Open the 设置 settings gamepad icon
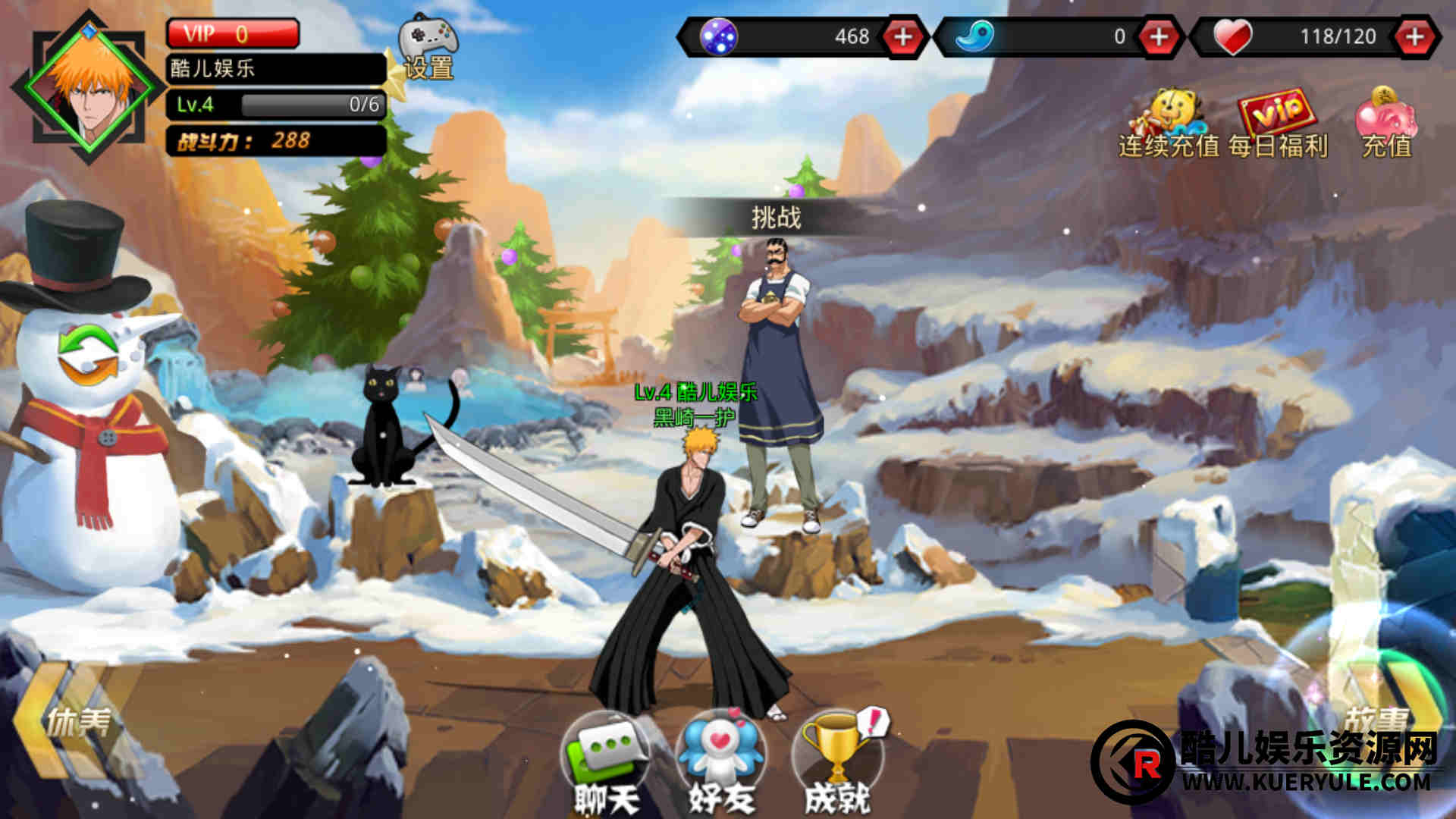 pos(428,47)
